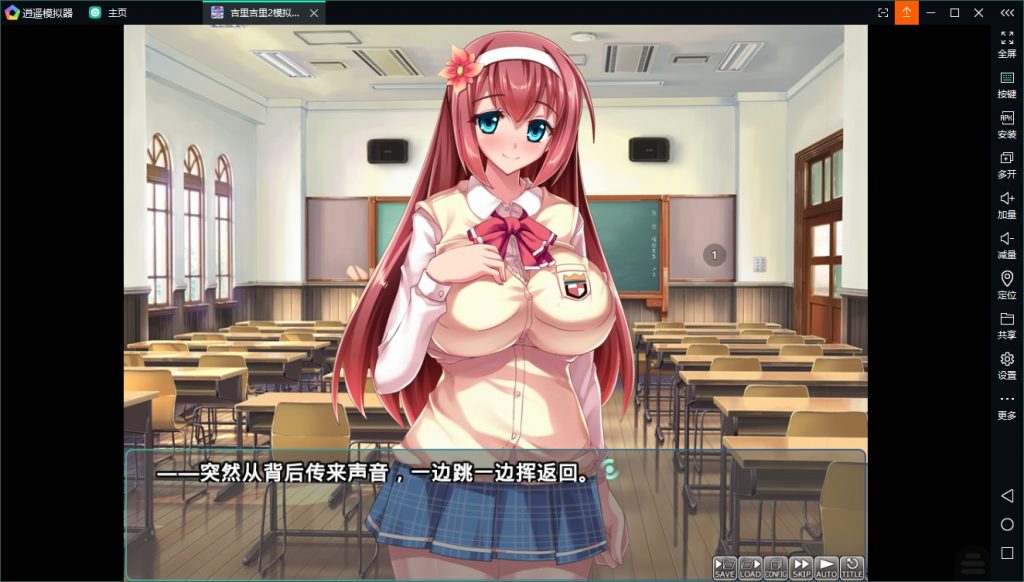
Task: Open the SAVE menu
Action: point(725,568)
